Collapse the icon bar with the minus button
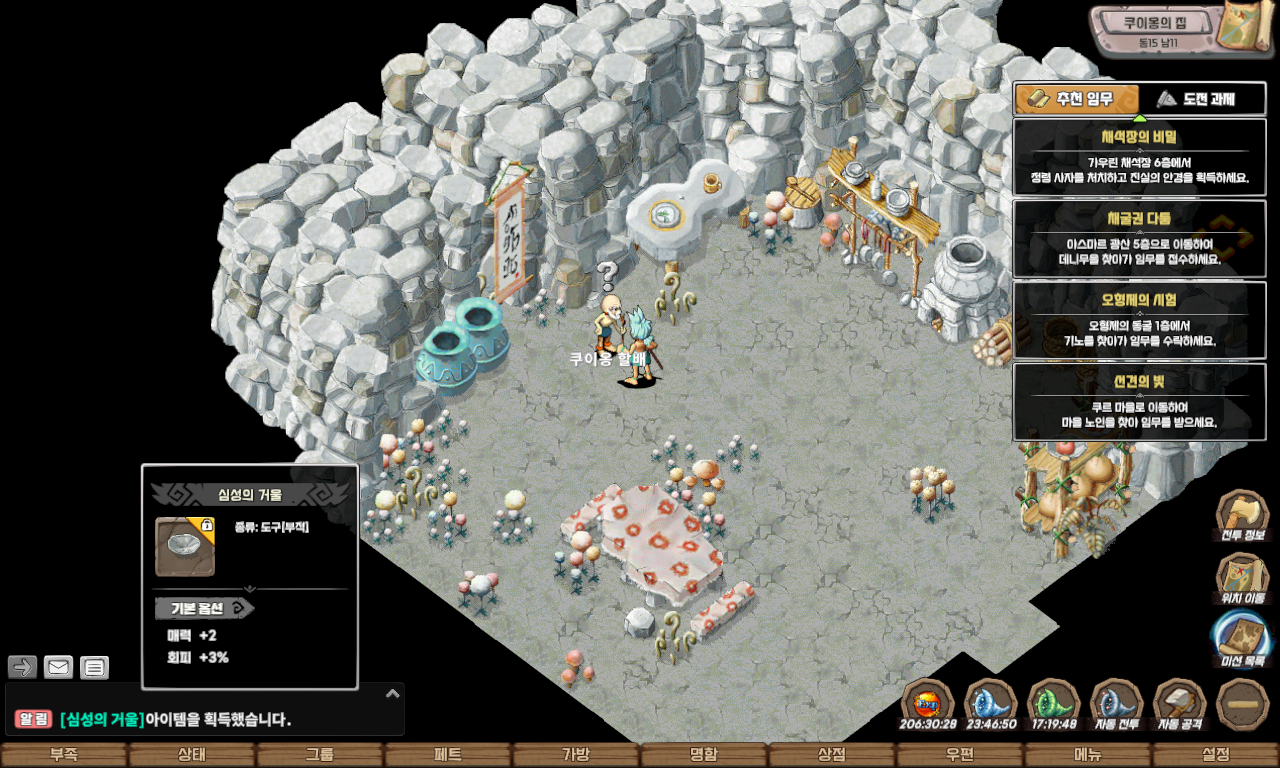The width and height of the screenshot is (1280, 768). [1243, 703]
